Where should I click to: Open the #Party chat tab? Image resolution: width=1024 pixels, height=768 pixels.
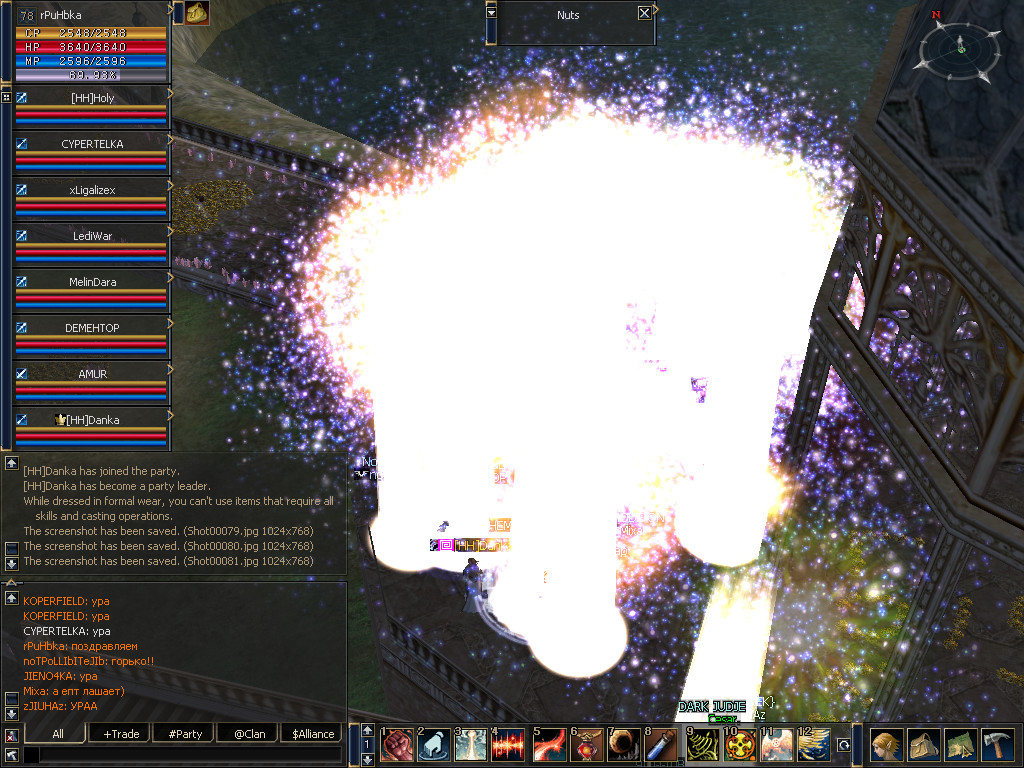coord(185,734)
